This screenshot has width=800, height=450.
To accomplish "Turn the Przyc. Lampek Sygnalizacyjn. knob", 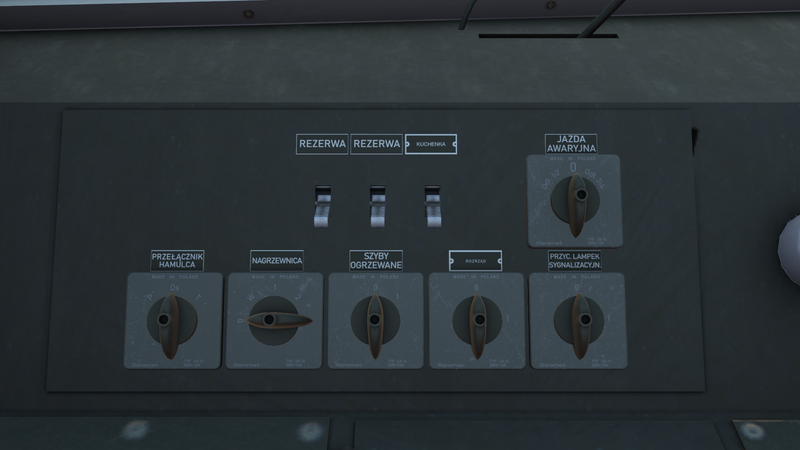I will pyautogui.click(x=575, y=321).
